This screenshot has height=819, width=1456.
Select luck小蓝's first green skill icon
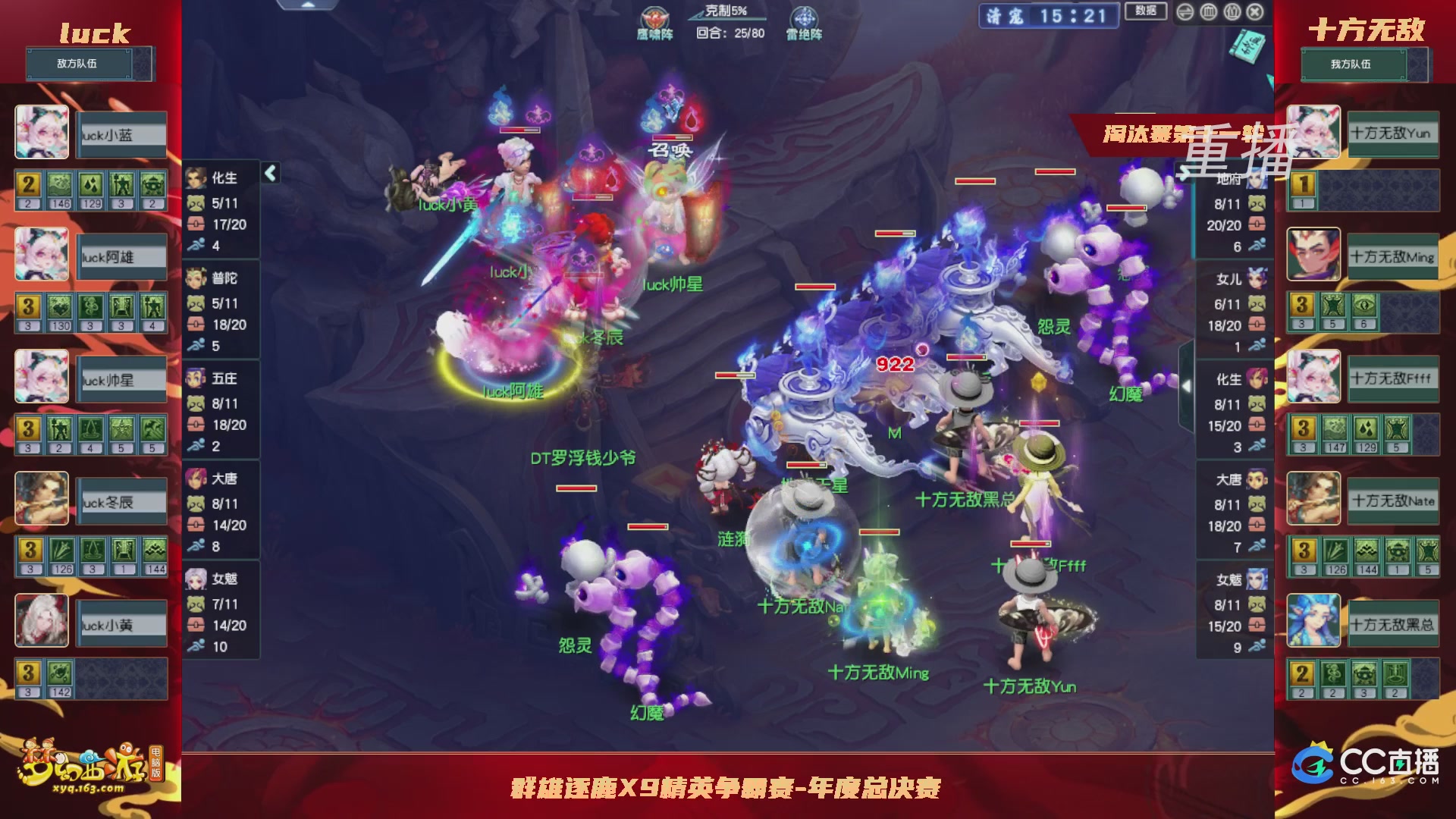pos(59,184)
